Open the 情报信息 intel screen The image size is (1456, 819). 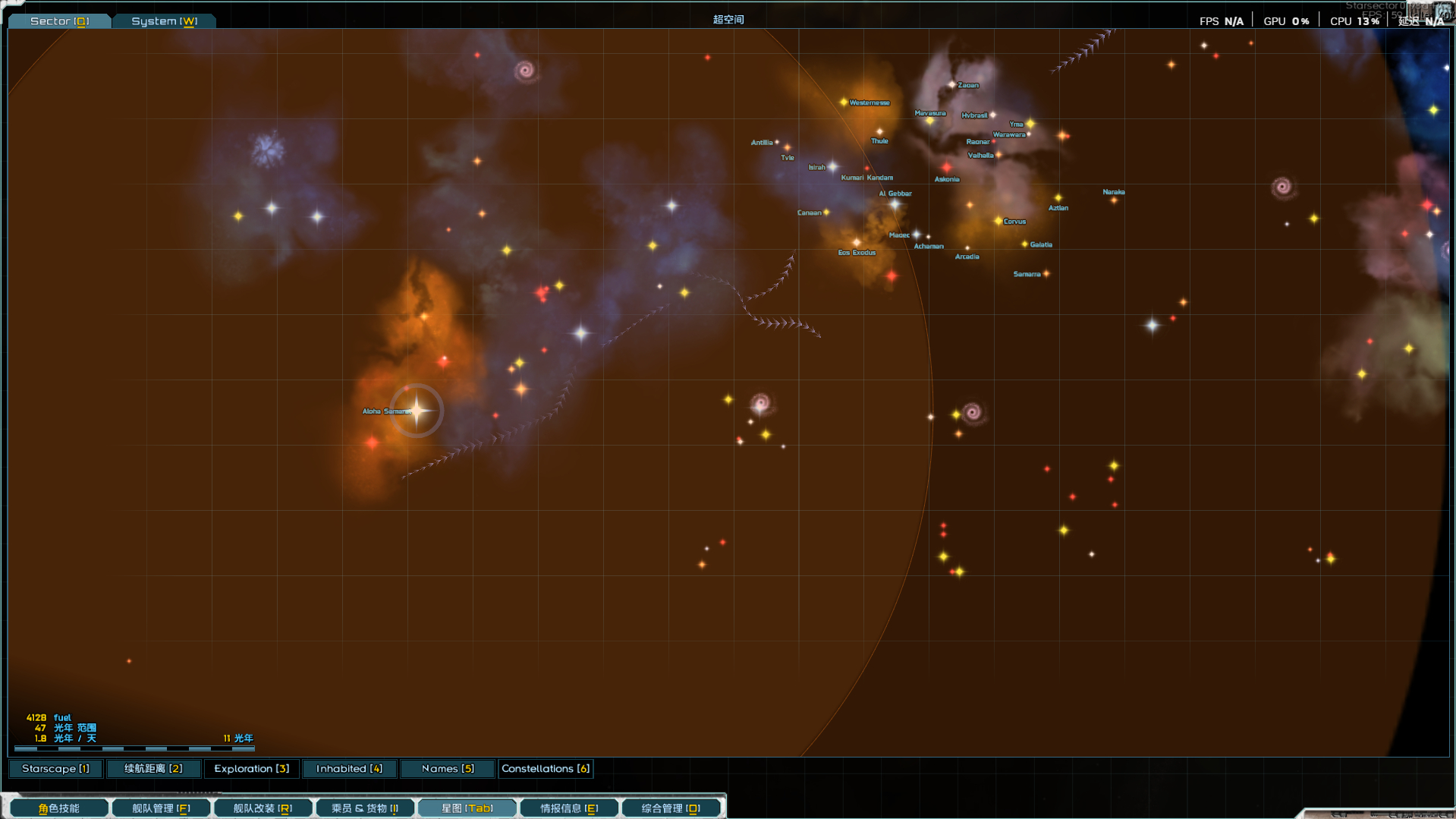569,808
